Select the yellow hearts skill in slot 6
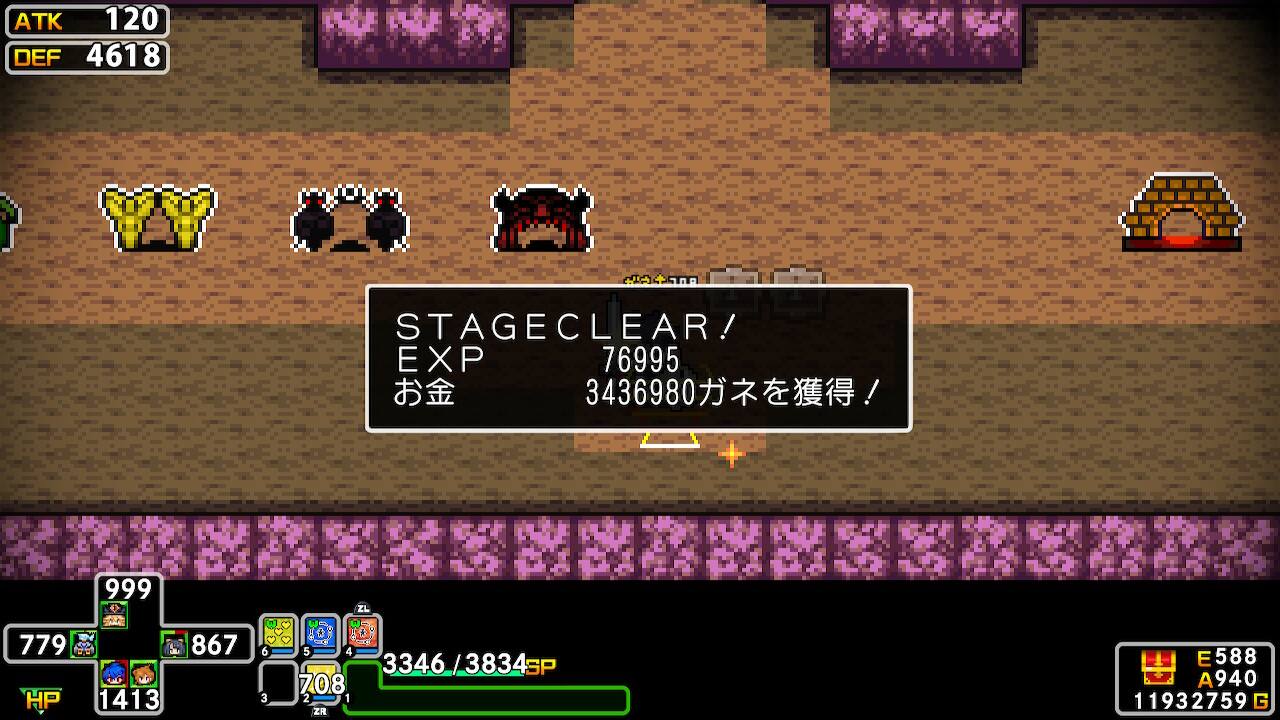This screenshot has height=720, width=1280. point(279,634)
